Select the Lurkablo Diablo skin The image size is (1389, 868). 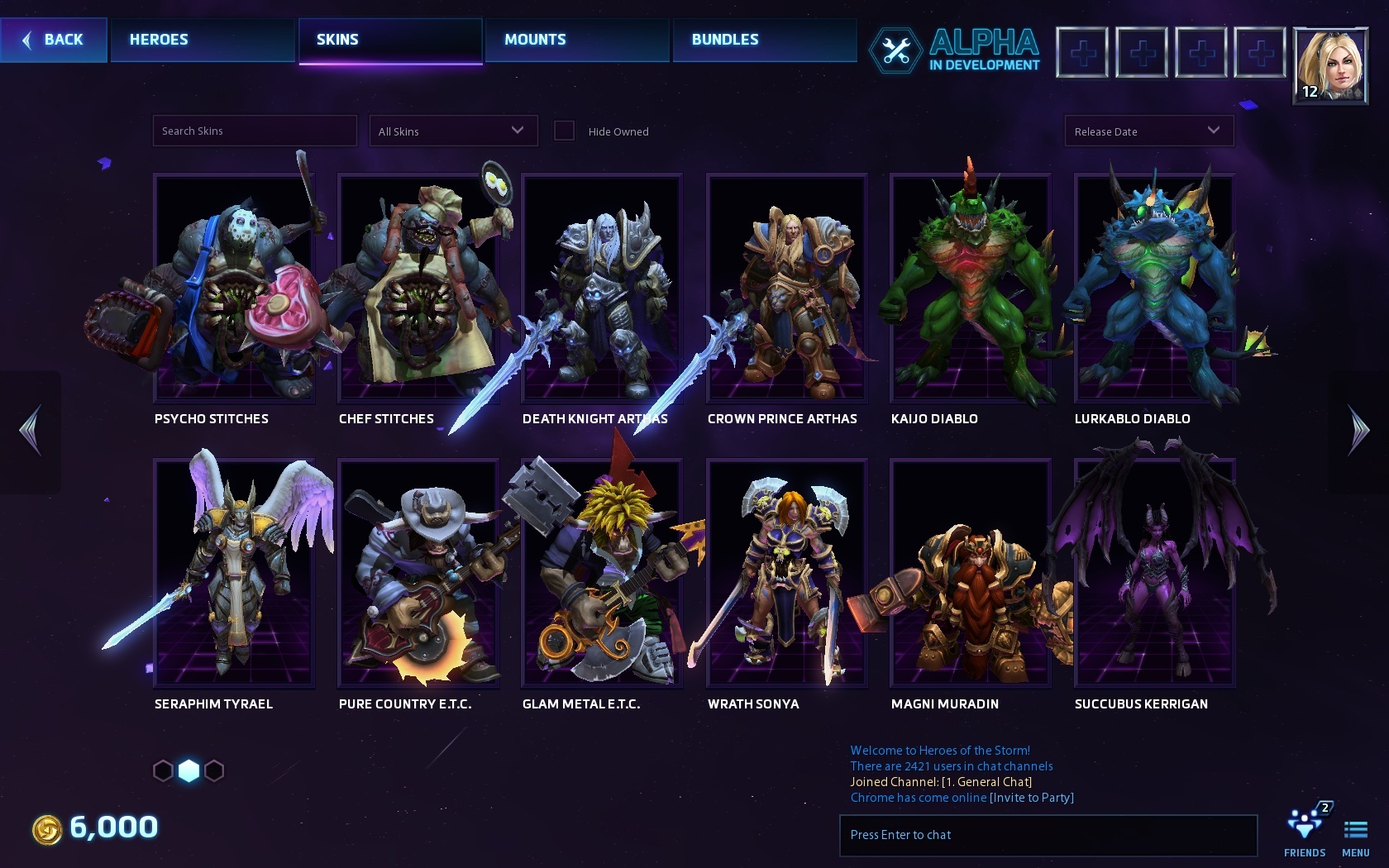click(1154, 288)
